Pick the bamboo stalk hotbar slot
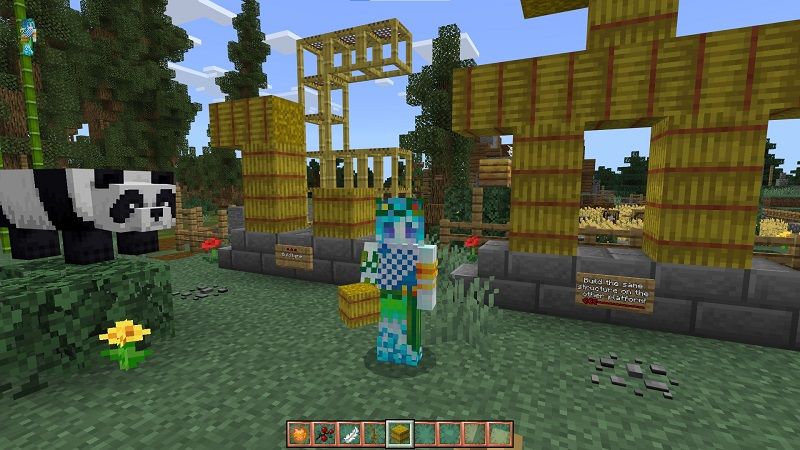 [375, 433]
